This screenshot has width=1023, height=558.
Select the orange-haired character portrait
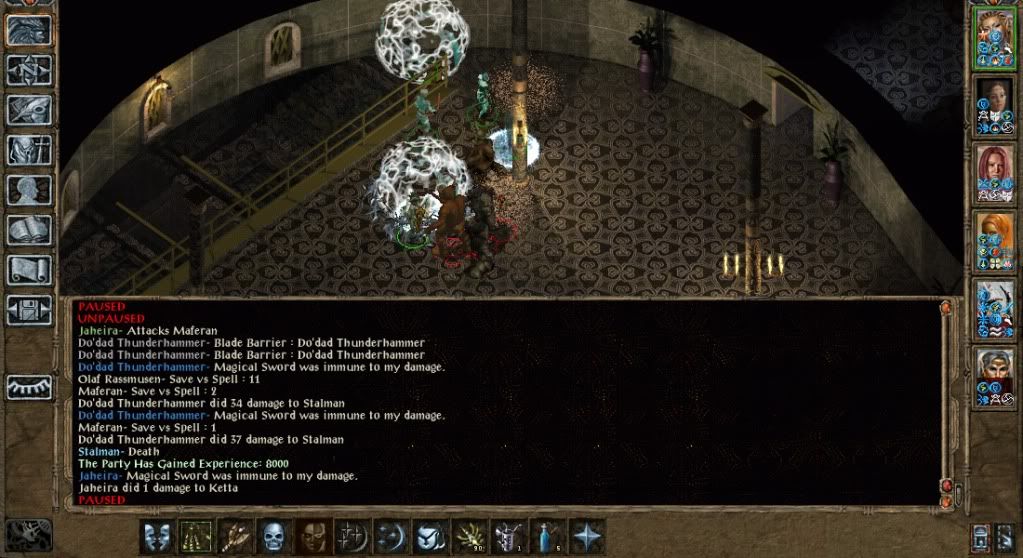click(995, 241)
